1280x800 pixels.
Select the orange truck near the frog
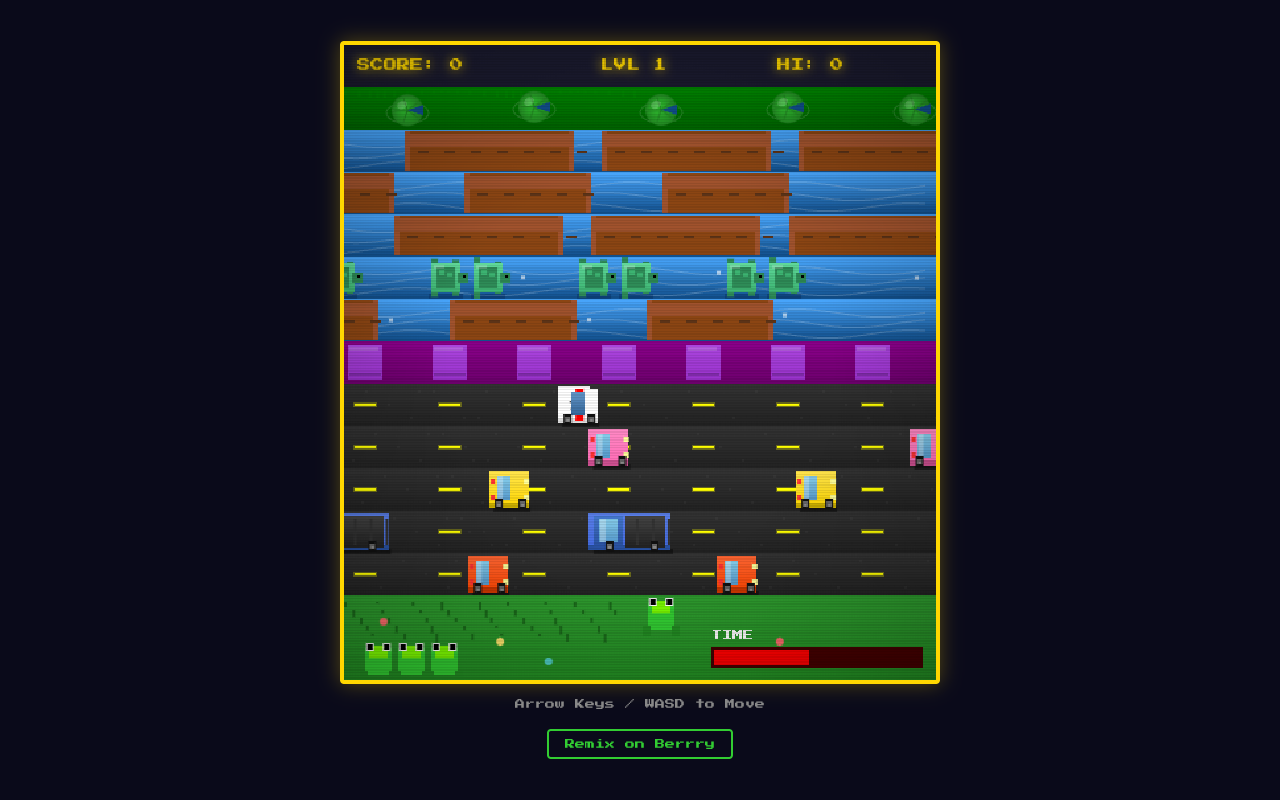click(x=736, y=572)
